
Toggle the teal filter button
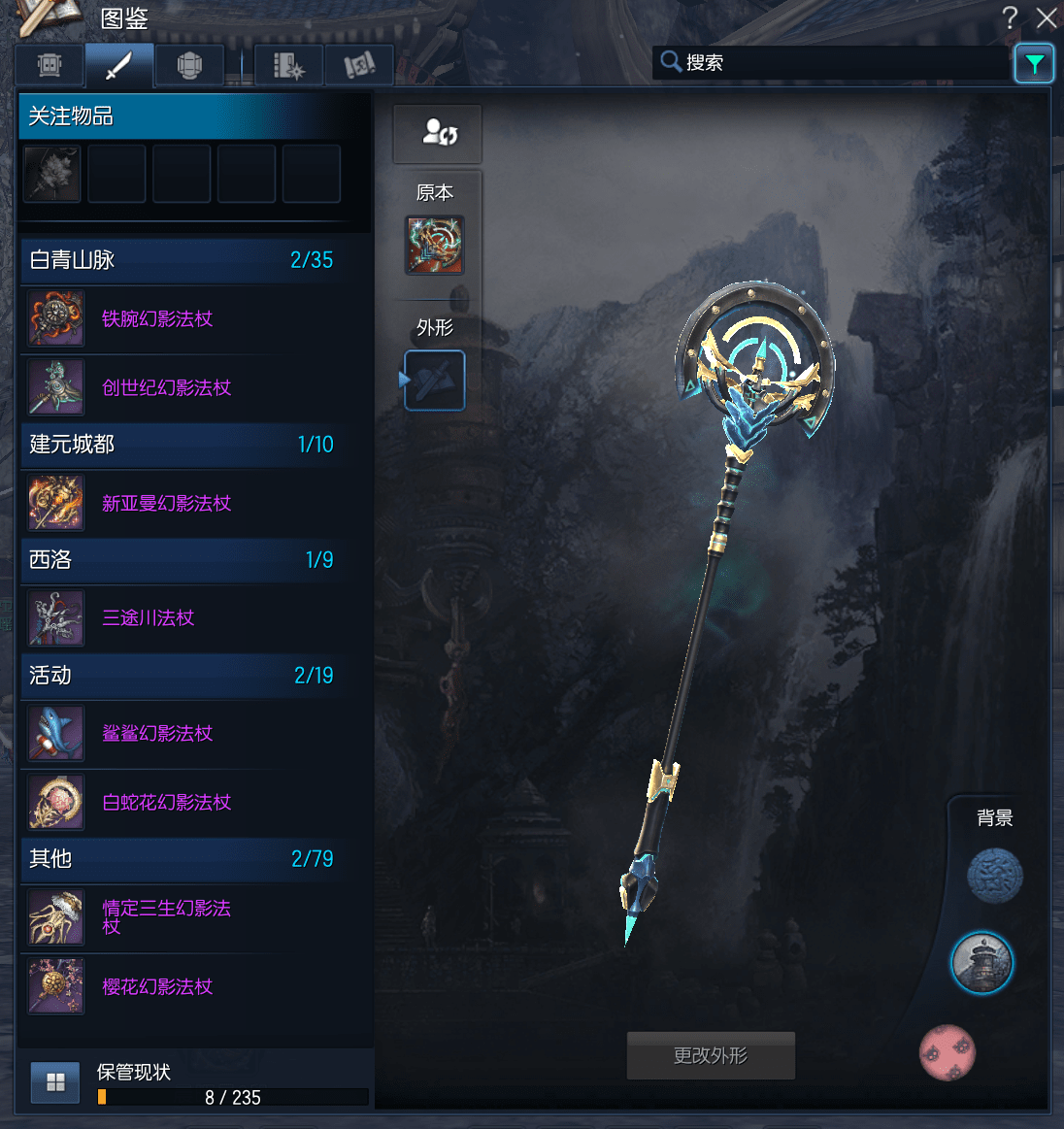[1034, 64]
